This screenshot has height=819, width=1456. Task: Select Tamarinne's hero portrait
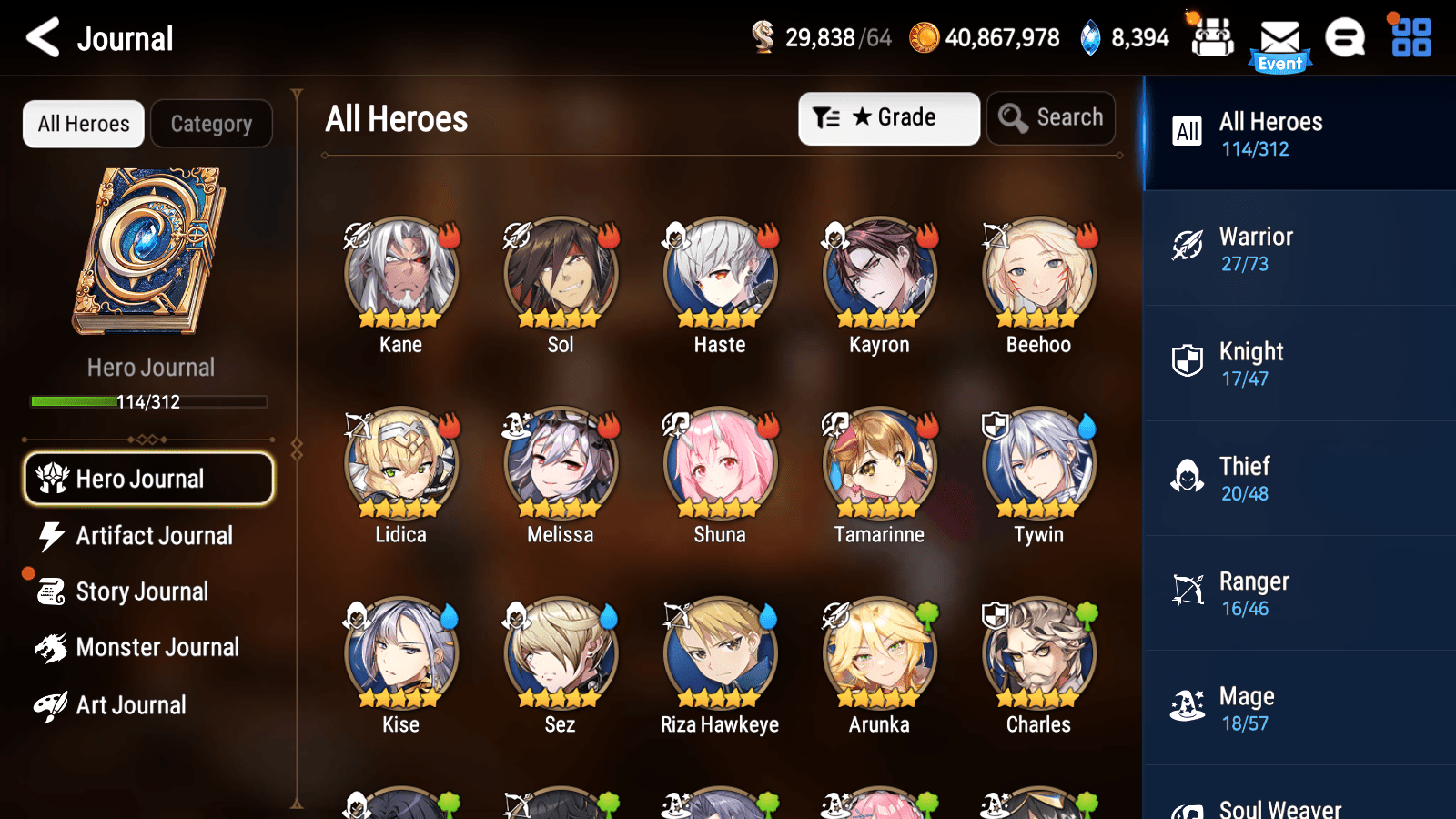tap(878, 463)
